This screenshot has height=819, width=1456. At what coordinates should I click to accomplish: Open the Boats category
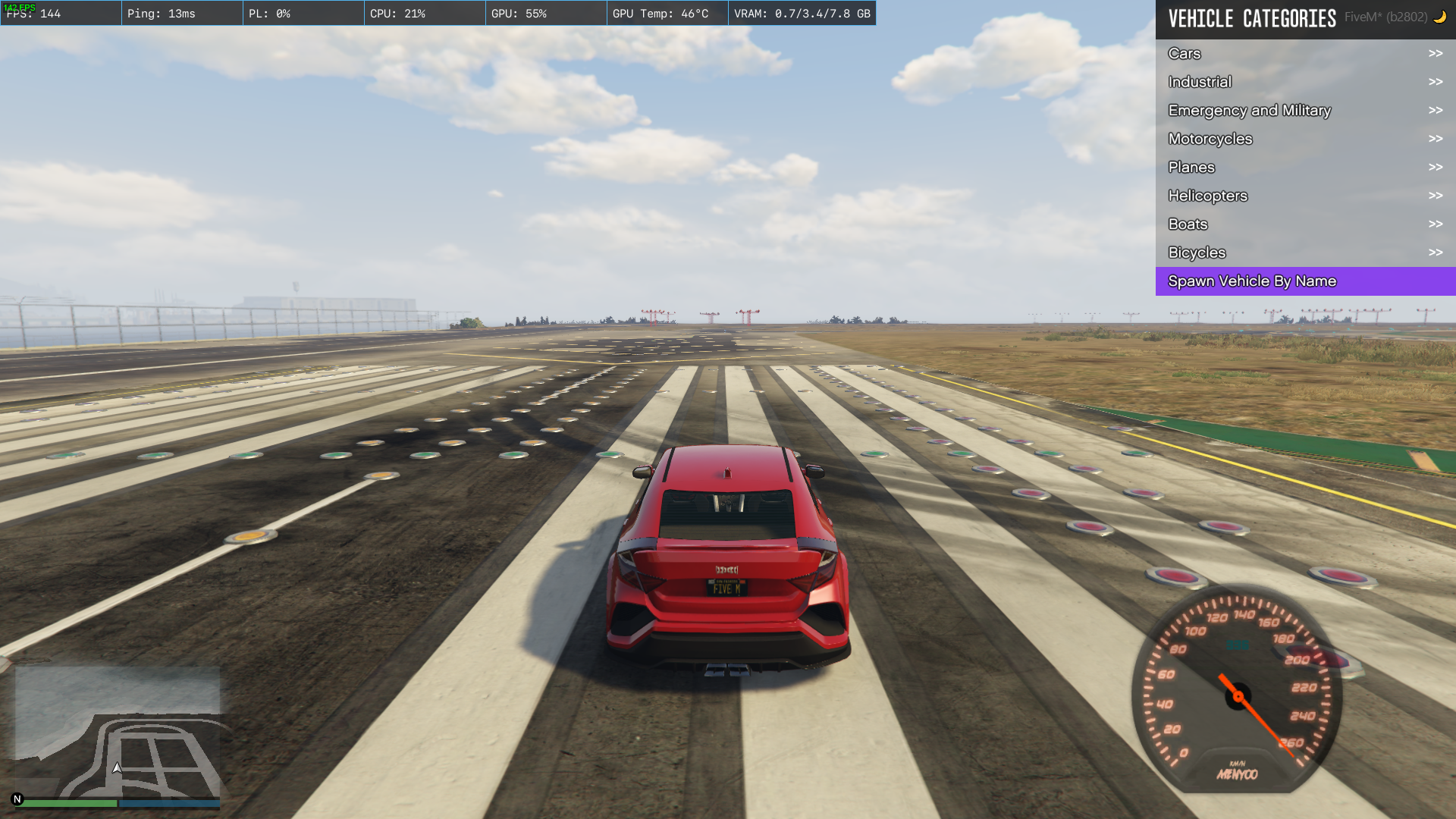point(1304,224)
